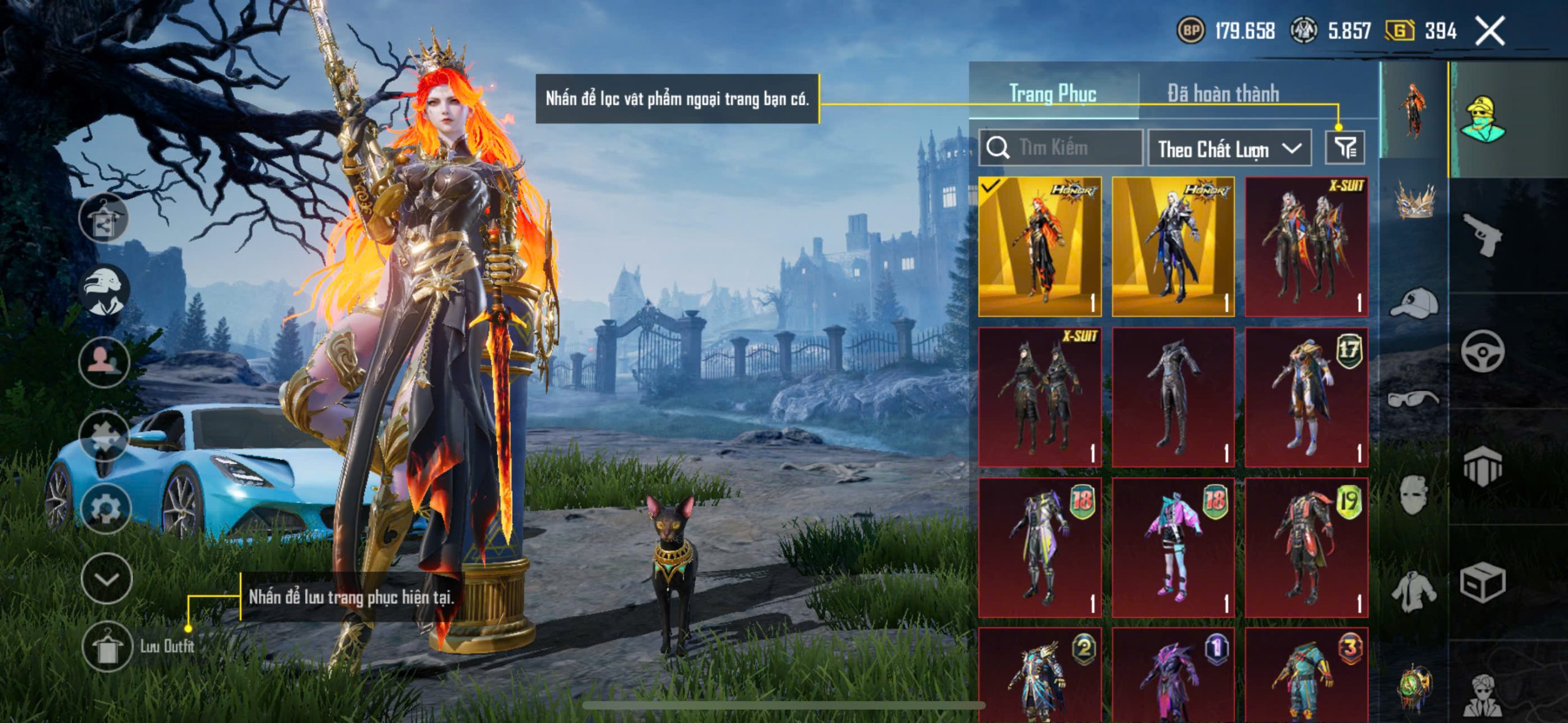
Task: Select the silver-haired Honor outfit thumbnail
Action: click(1173, 247)
